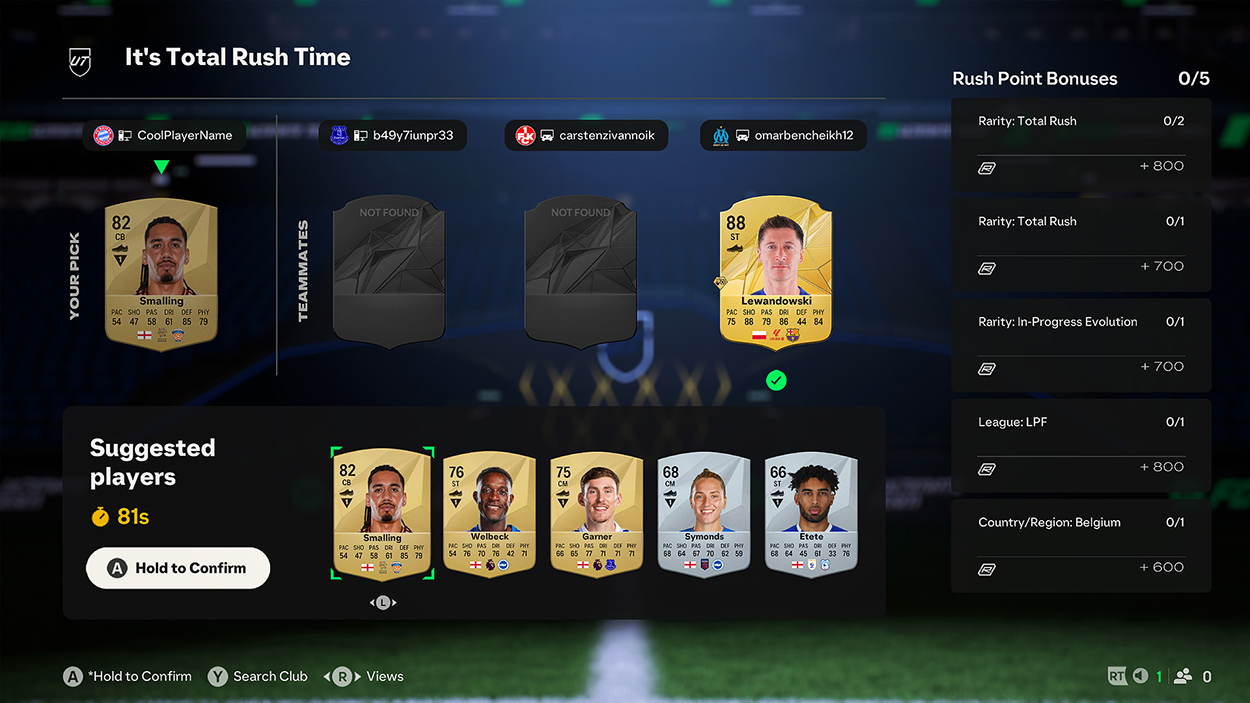Click the Ultimate Team shield logo
This screenshot has height=703, width=1250.
79,60
